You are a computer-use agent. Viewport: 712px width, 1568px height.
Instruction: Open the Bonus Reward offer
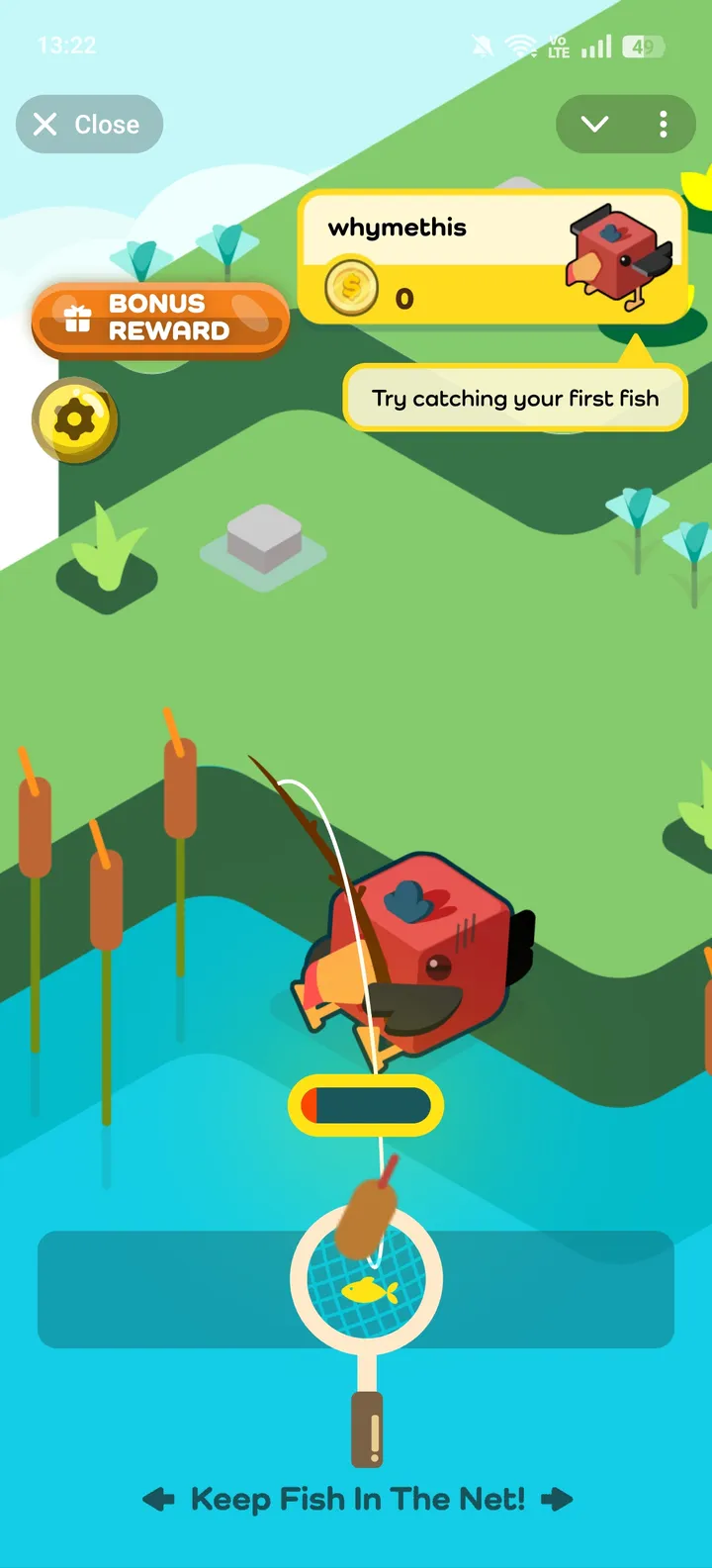[160, 319]
